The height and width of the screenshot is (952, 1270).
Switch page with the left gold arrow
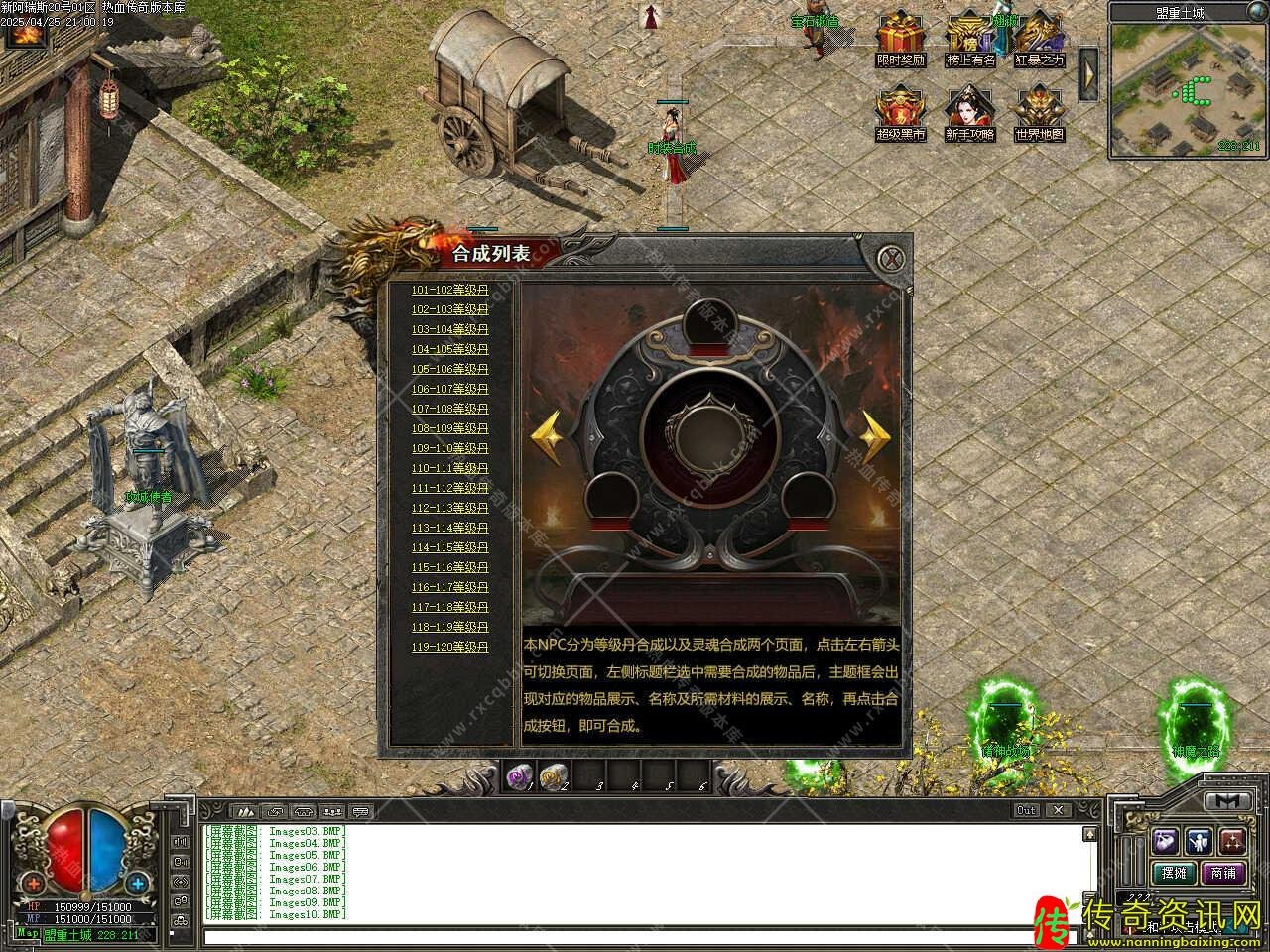coord(547,433)
